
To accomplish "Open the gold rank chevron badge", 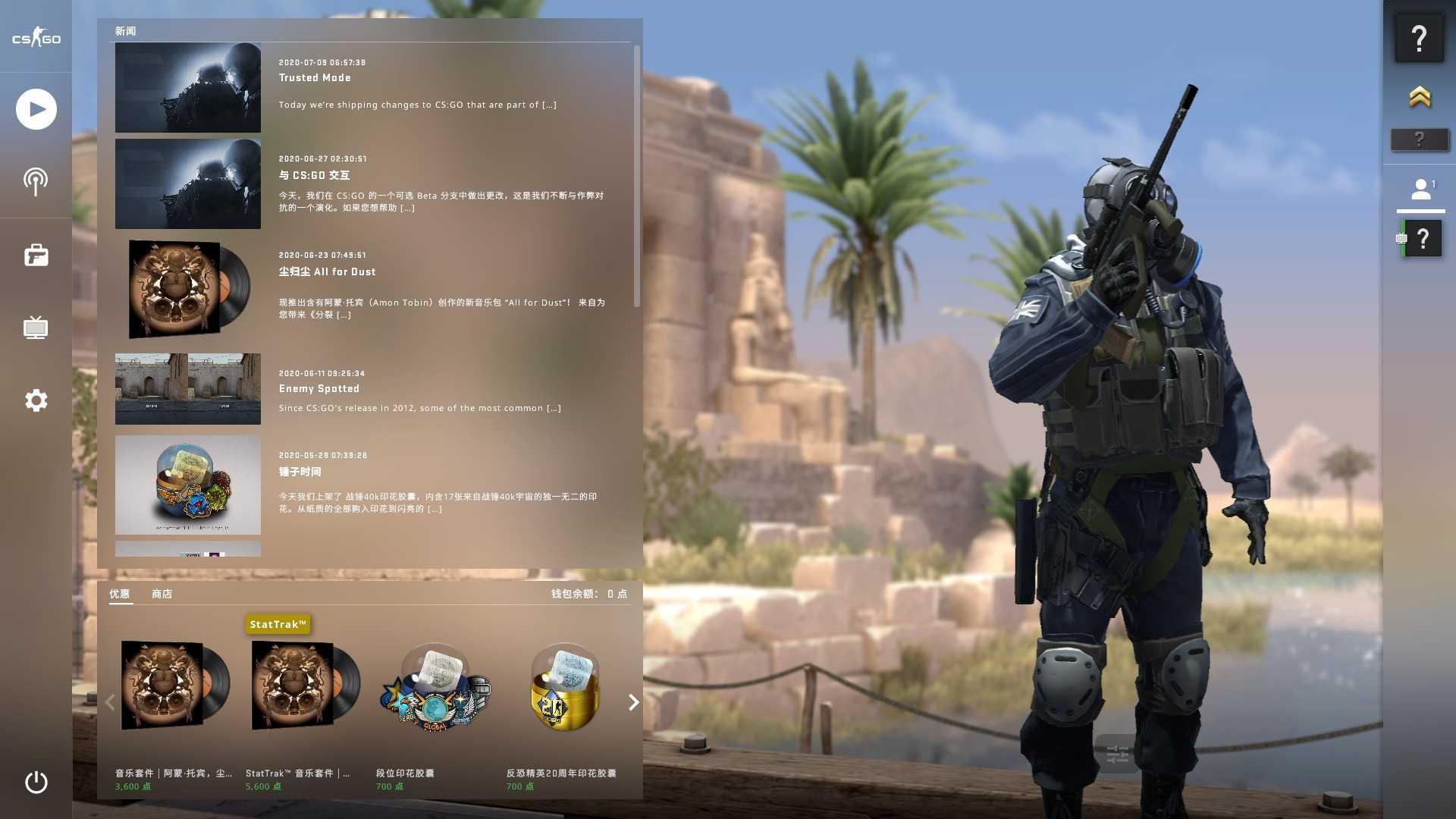I will [x=1420, y=98].
